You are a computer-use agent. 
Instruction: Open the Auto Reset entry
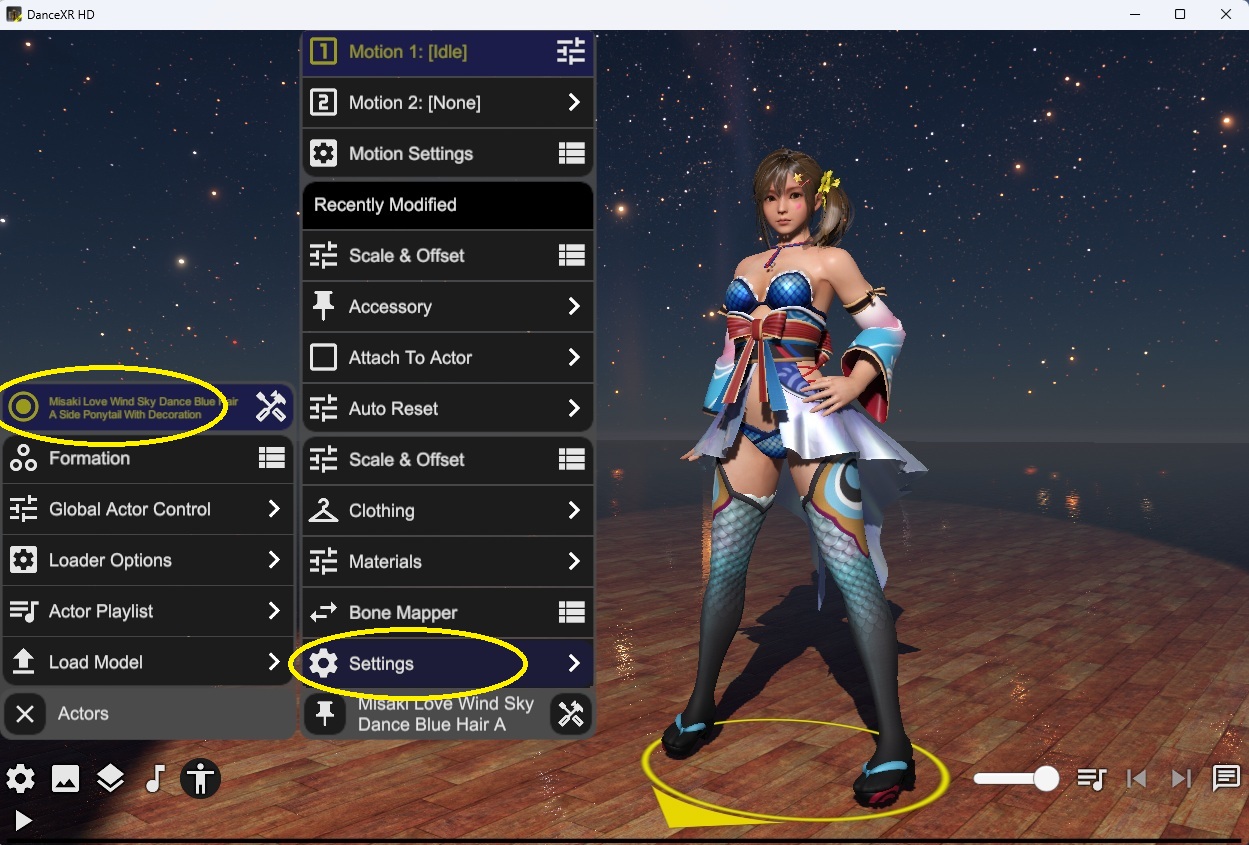[x=447, y=409]
